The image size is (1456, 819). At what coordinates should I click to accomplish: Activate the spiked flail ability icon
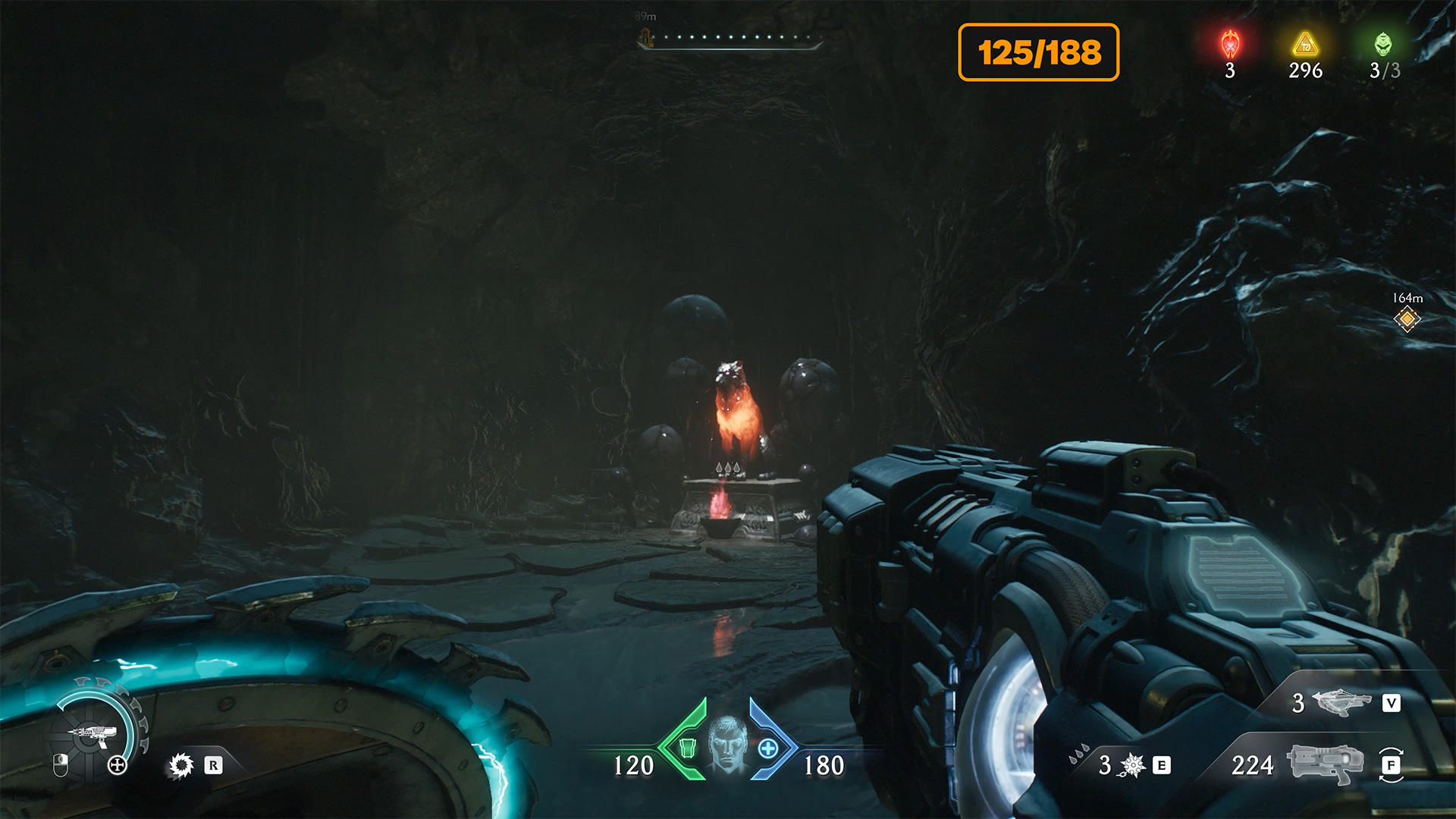(1133, 765)
